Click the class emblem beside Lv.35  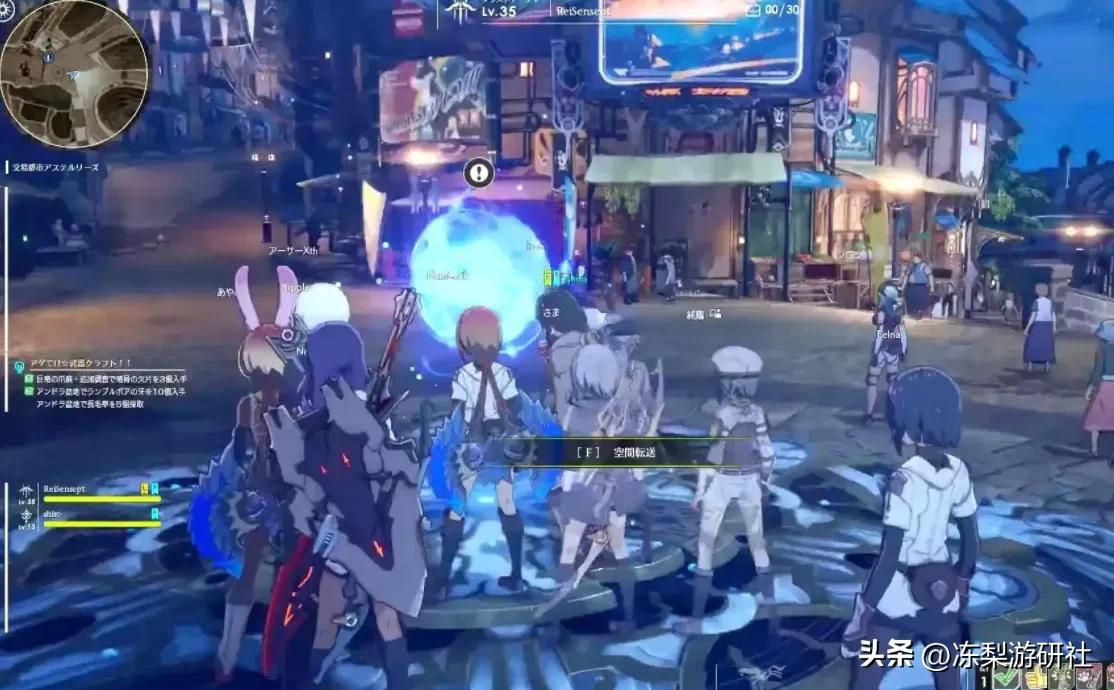coord(460,10)
